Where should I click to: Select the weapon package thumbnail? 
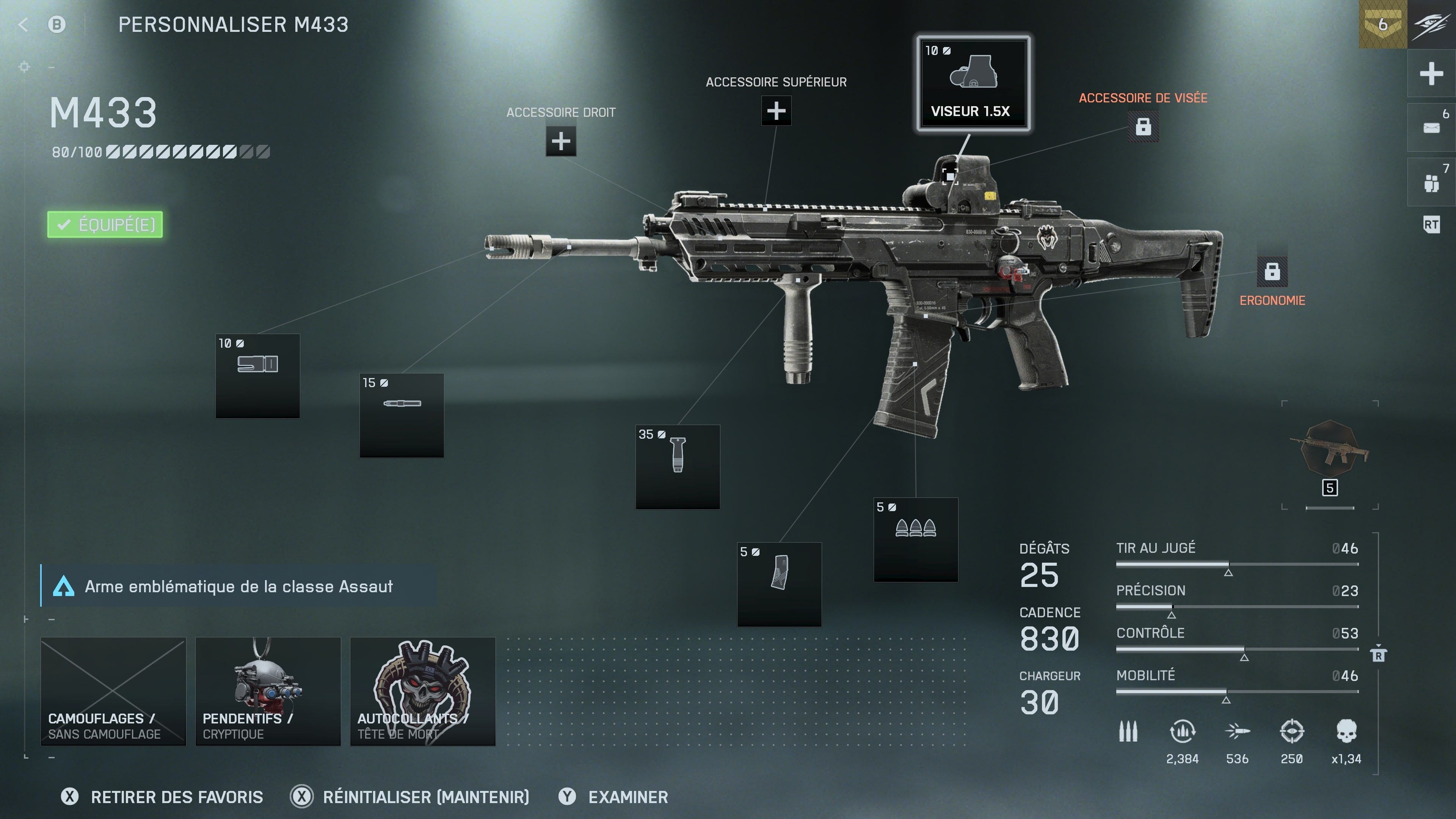click(x=1330, y=452)
